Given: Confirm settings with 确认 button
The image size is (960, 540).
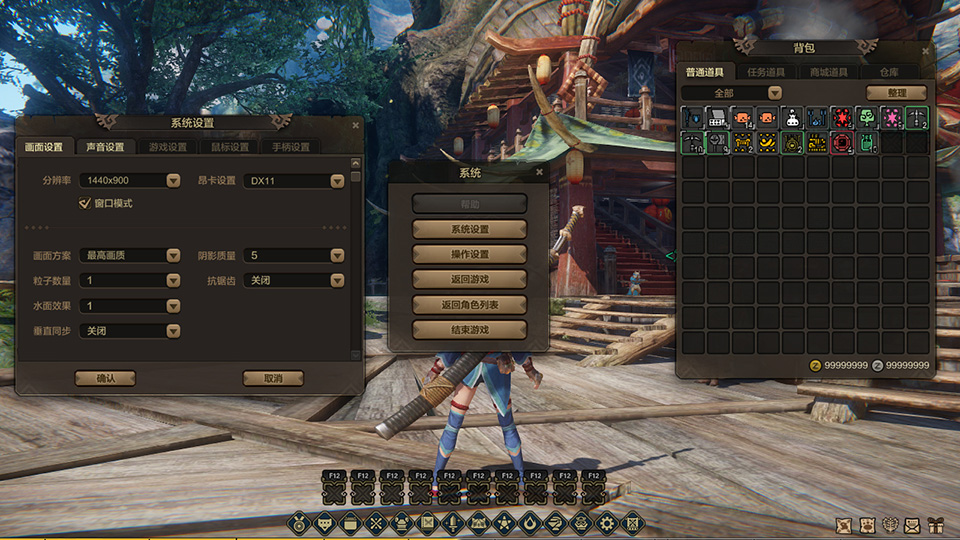Looking at the screenshot, I should coord(105,379).
